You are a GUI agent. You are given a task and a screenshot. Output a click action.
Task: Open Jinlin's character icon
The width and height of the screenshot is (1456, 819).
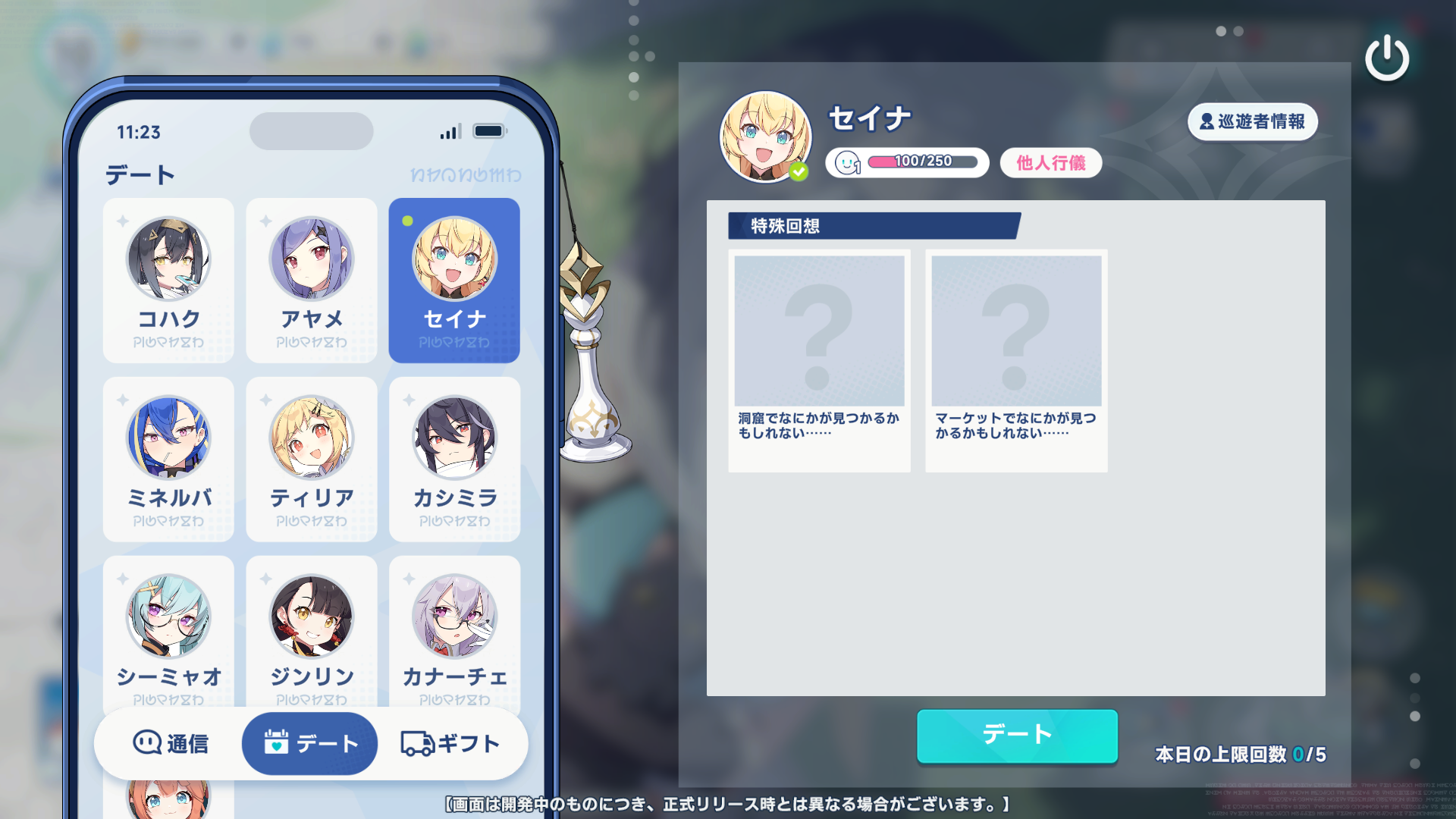311,617
